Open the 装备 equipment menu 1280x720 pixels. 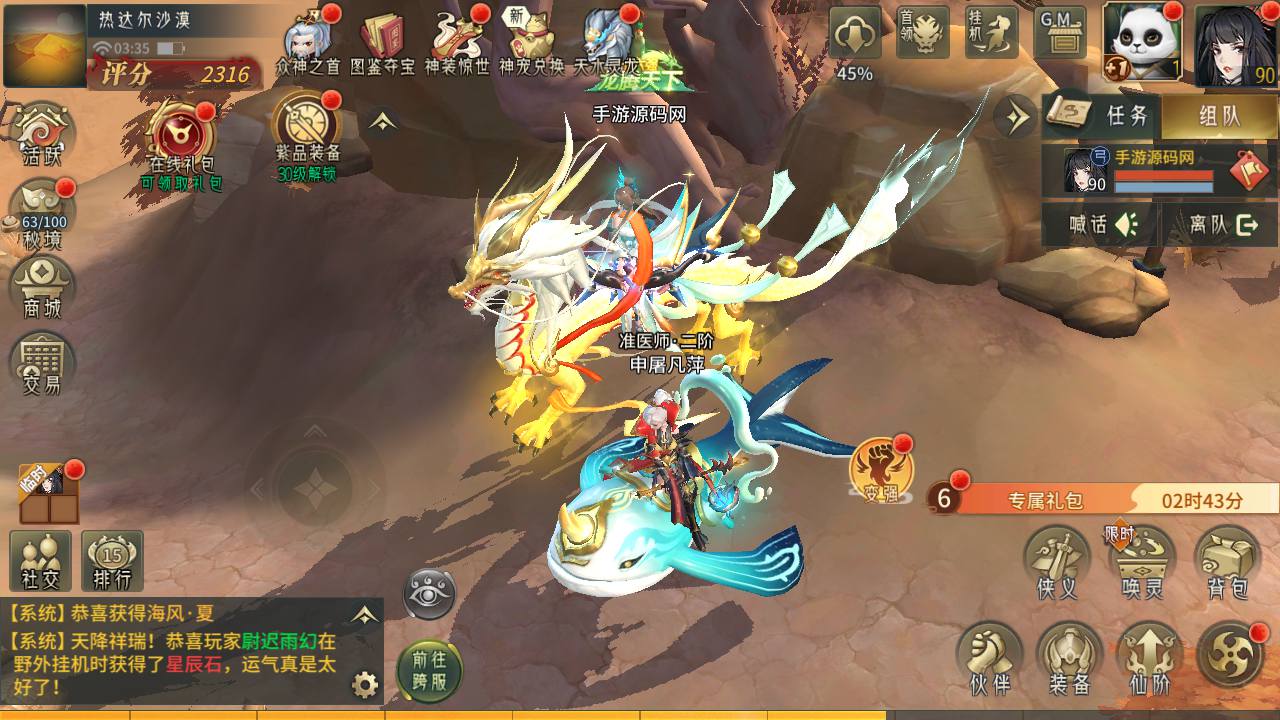1069,658
